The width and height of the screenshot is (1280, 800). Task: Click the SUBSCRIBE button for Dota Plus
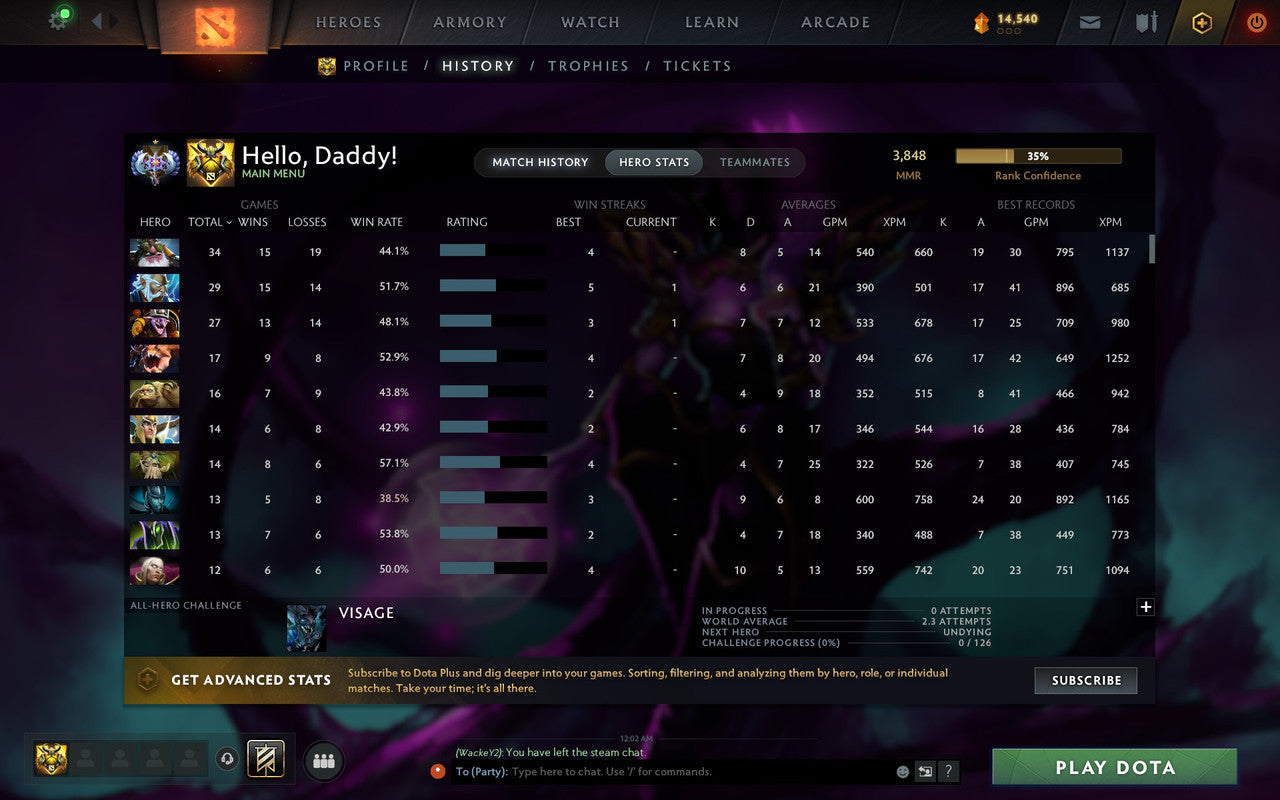click(x=1086, y=680)
